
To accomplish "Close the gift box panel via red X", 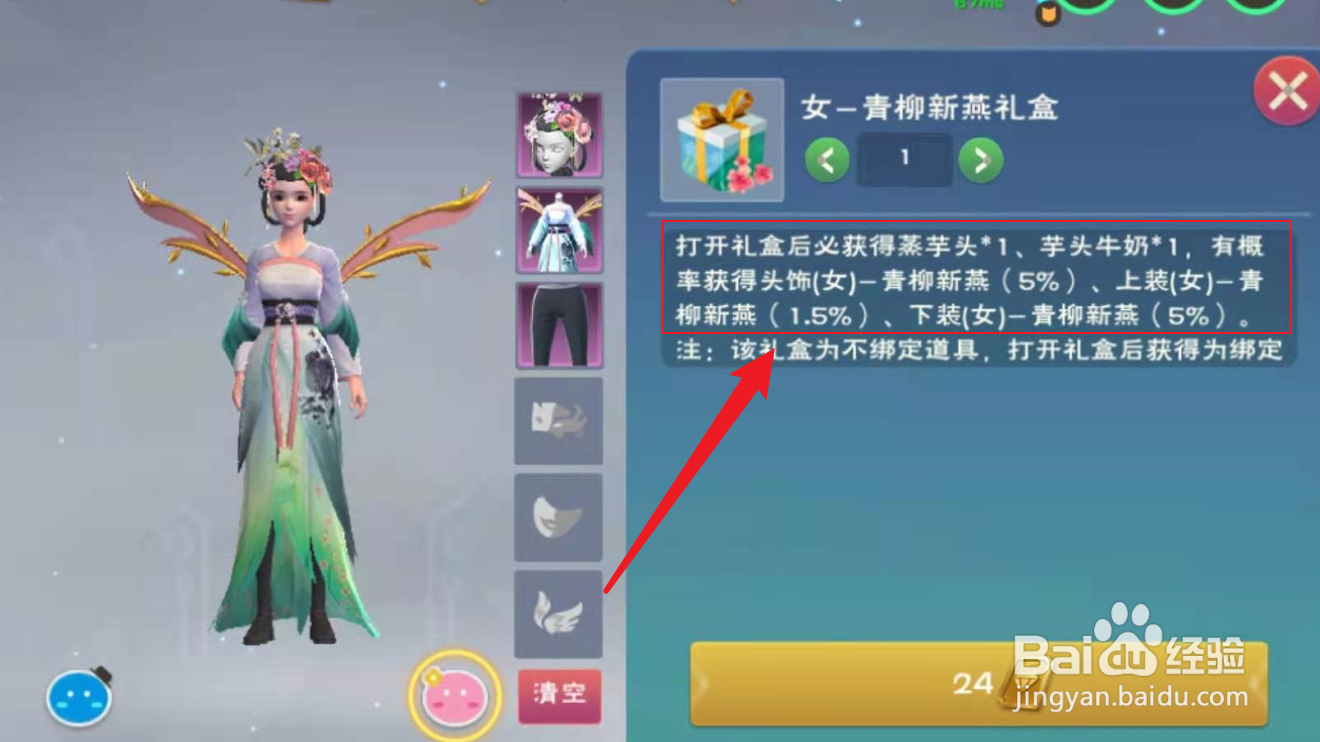I will (1290, 90).
